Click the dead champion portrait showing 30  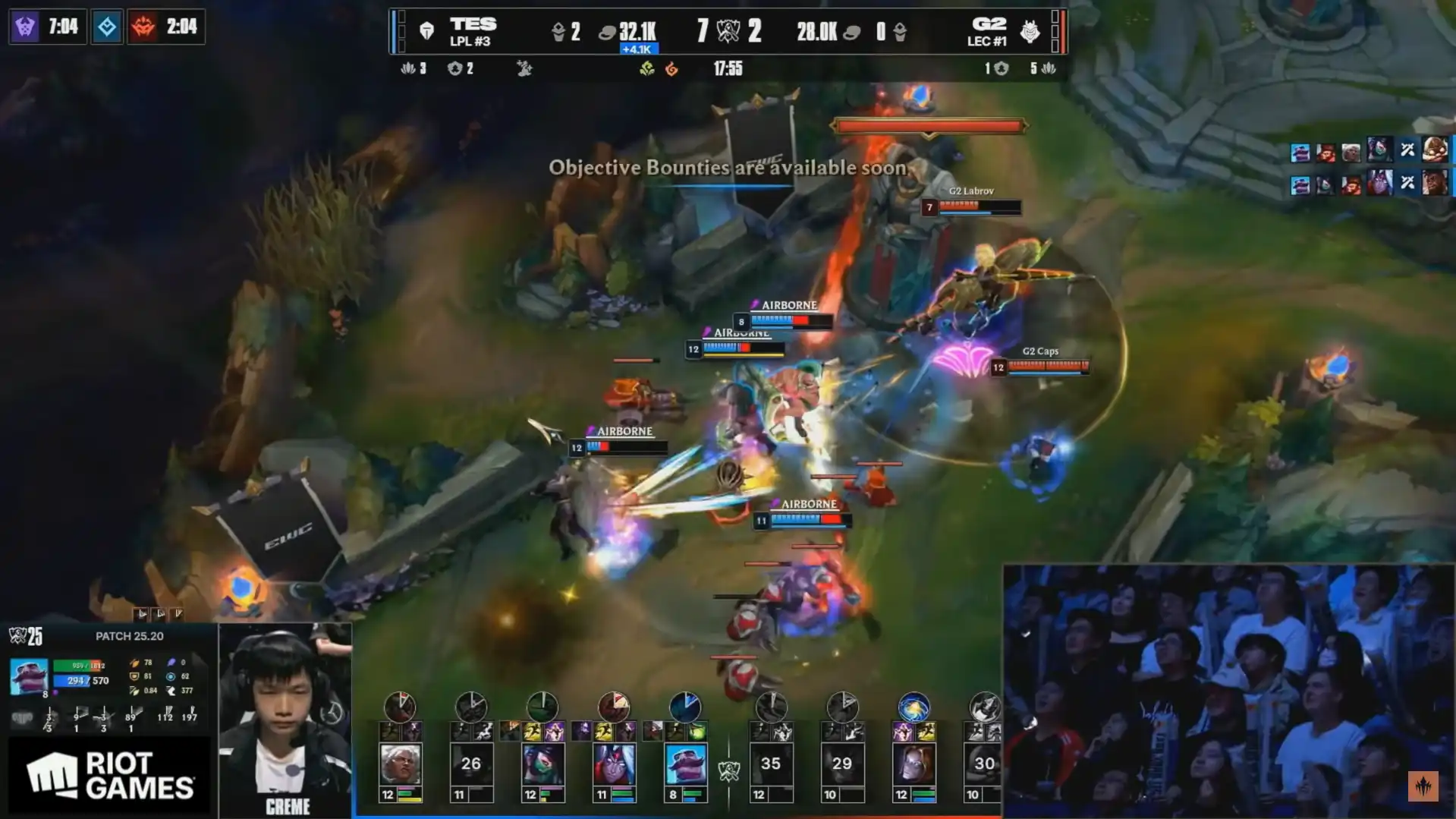984,764
